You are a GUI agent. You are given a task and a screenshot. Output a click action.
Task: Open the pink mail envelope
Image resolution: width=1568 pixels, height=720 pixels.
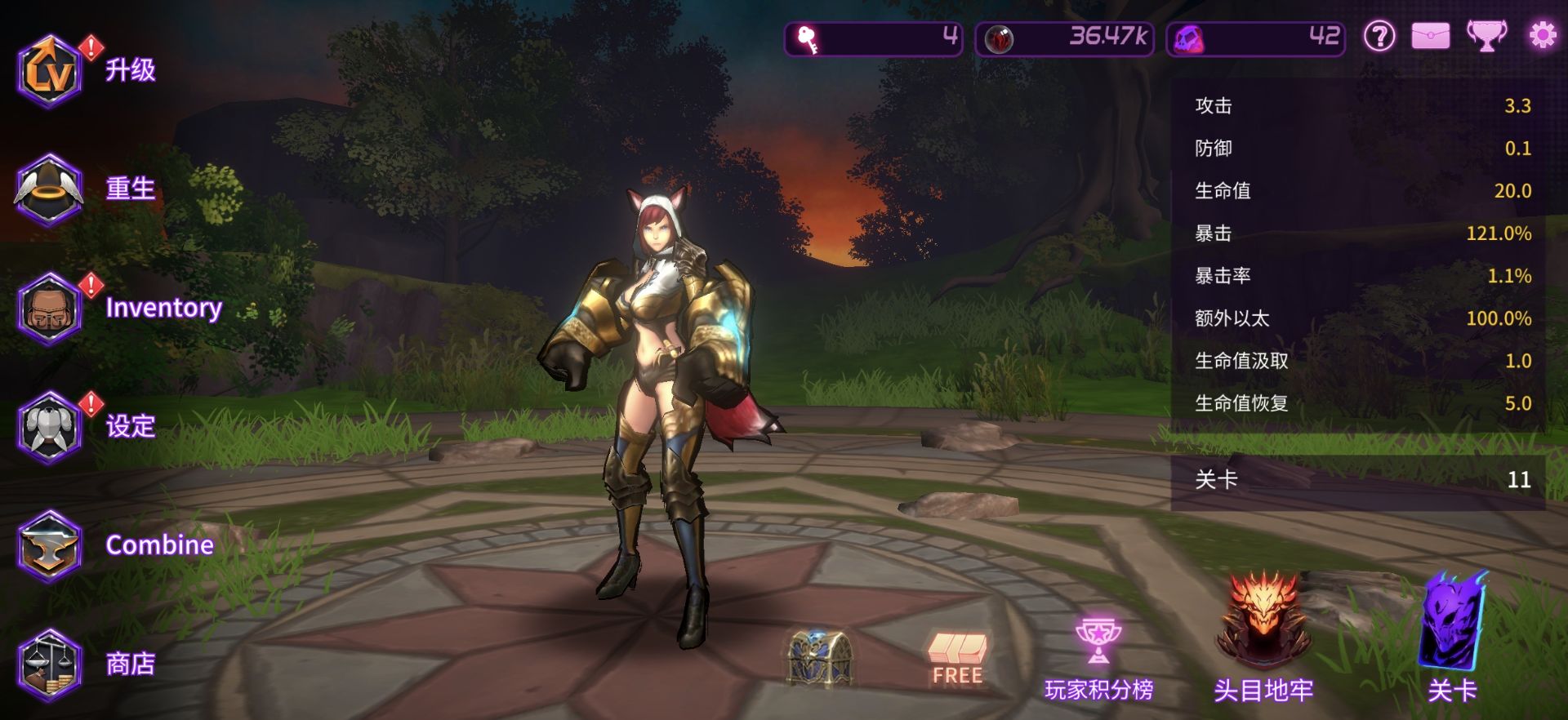(x=1431, y=37)
